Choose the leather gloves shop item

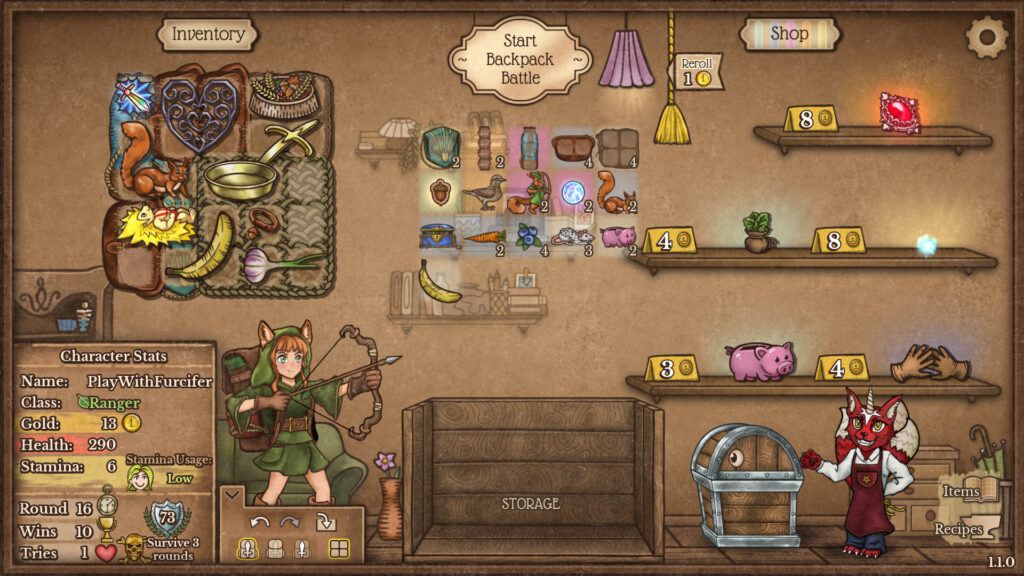click(930, 363)
